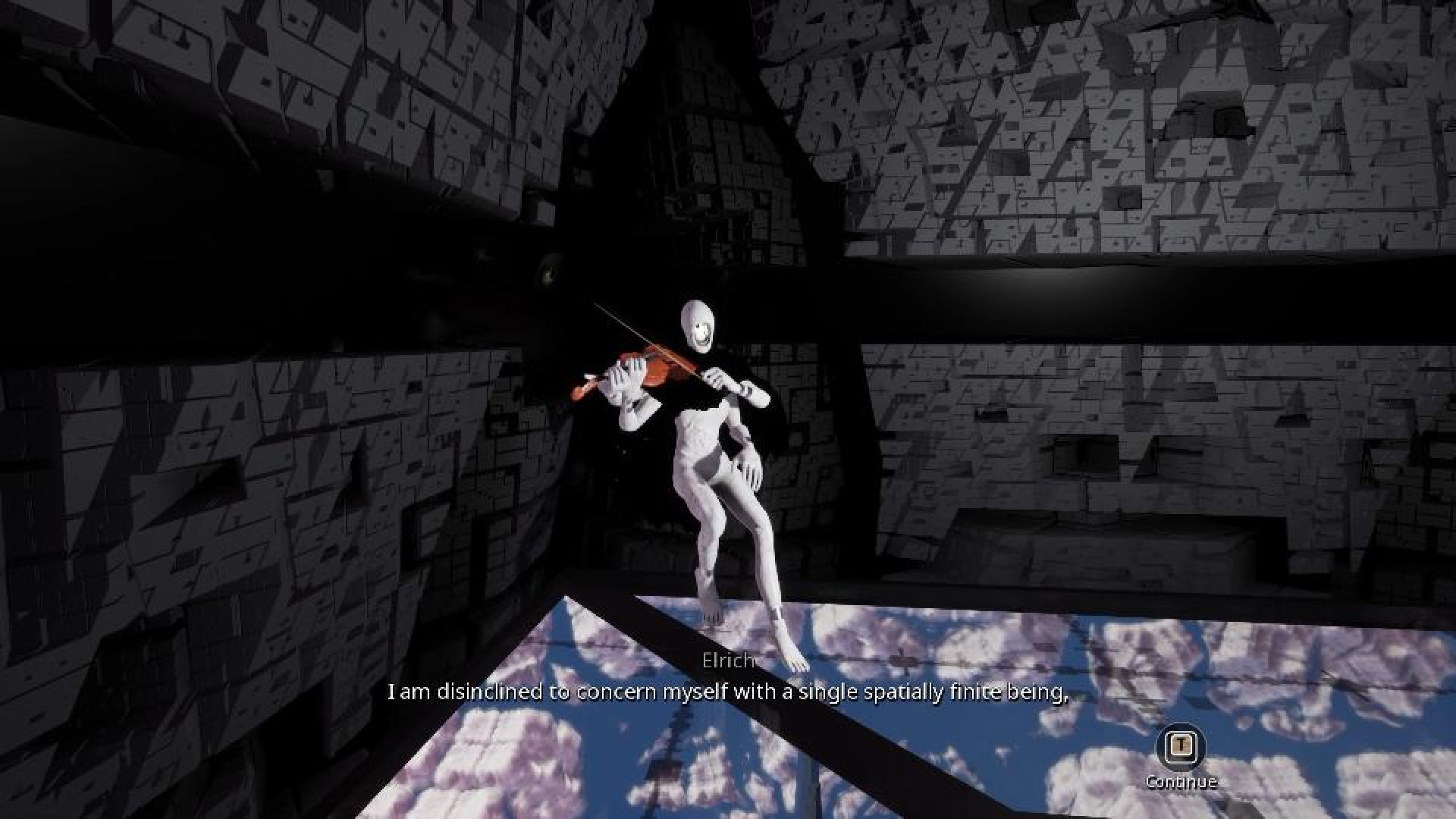Click the subtitle text about a finite being
The width and height of the screenshot is (1456, 819).
728,690
